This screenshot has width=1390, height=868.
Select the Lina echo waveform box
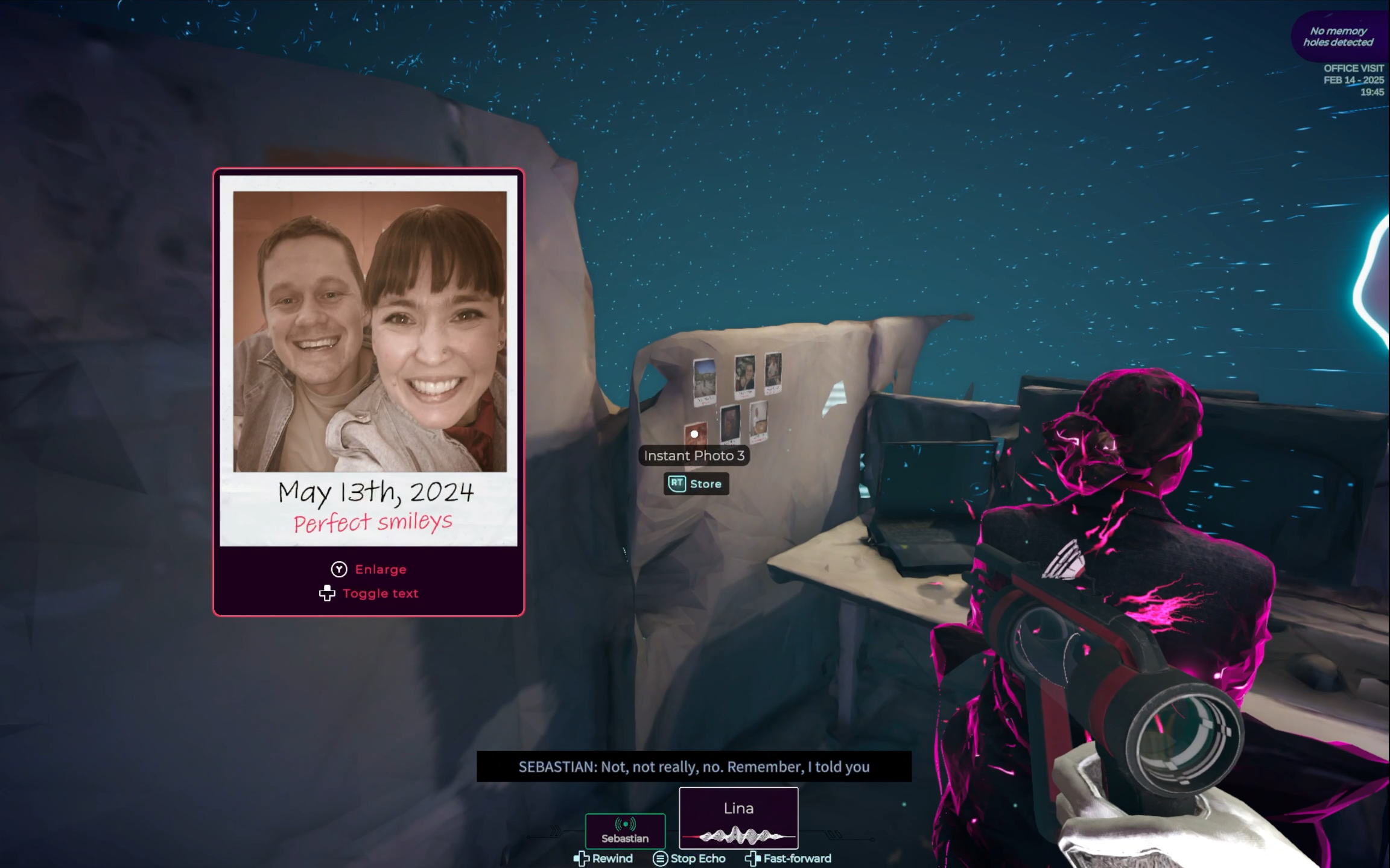tap(738, 818)
